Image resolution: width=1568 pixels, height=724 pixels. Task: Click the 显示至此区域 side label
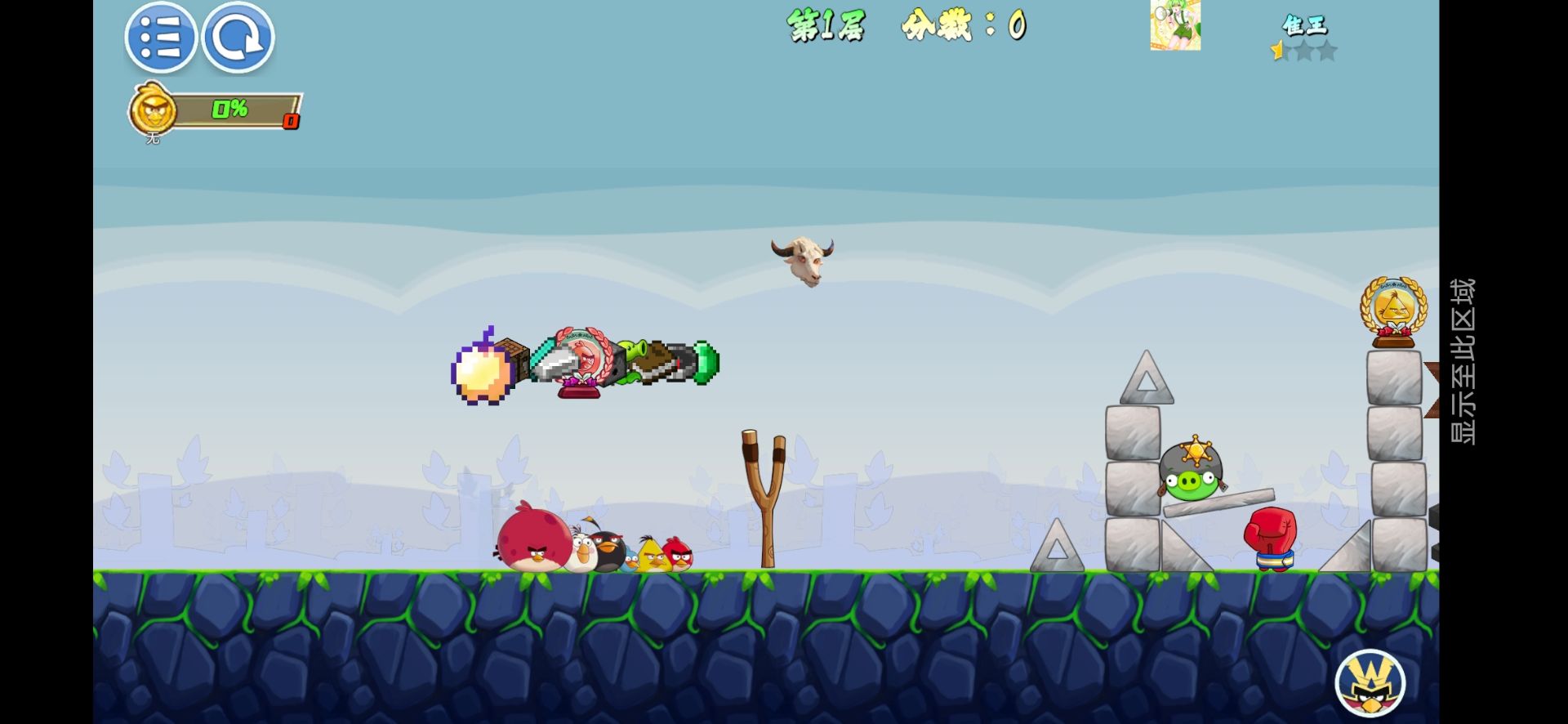coord(1462,361)
